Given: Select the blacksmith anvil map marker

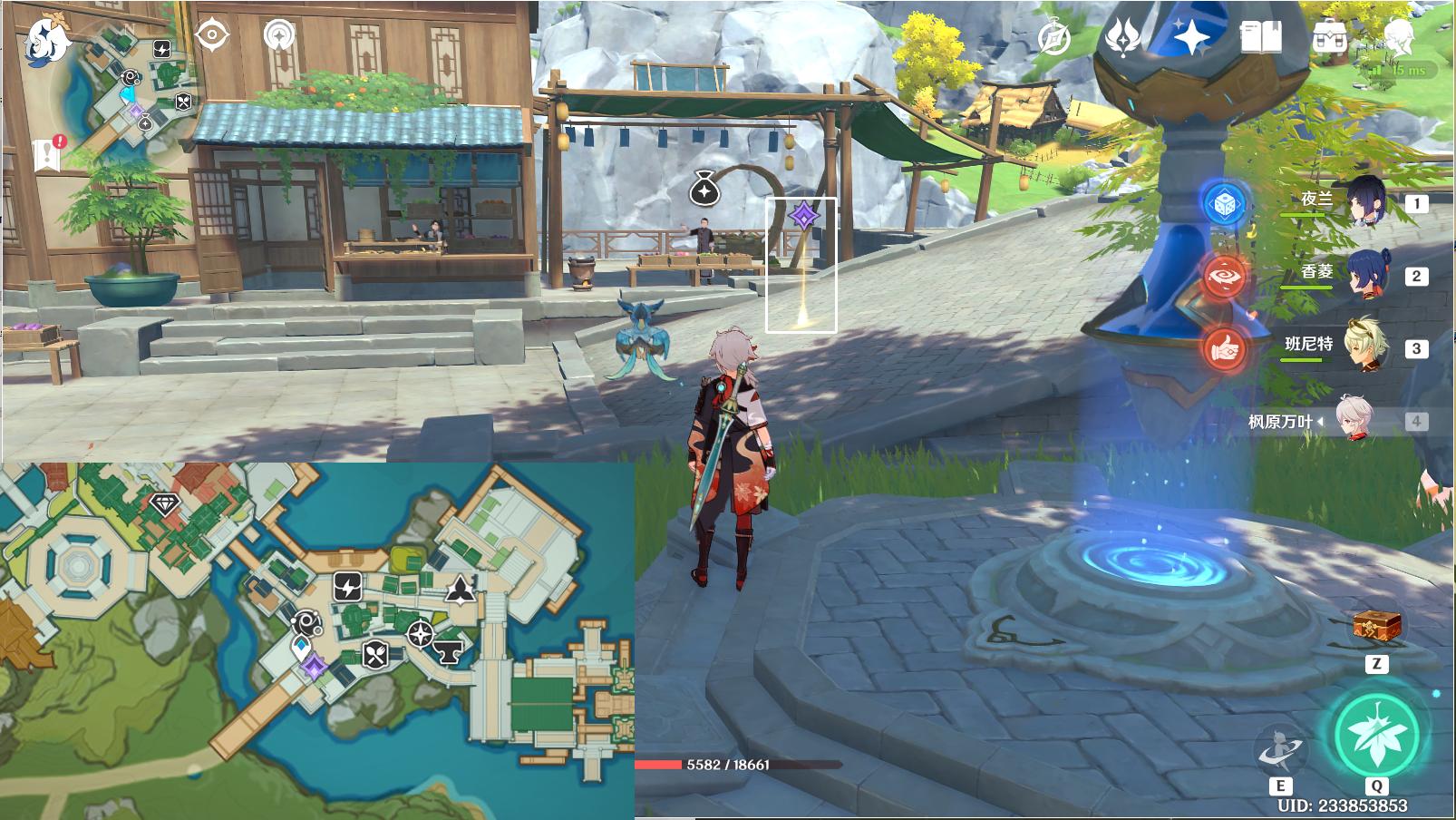Looking at the screenshot, I should click(x=449, y=649).
